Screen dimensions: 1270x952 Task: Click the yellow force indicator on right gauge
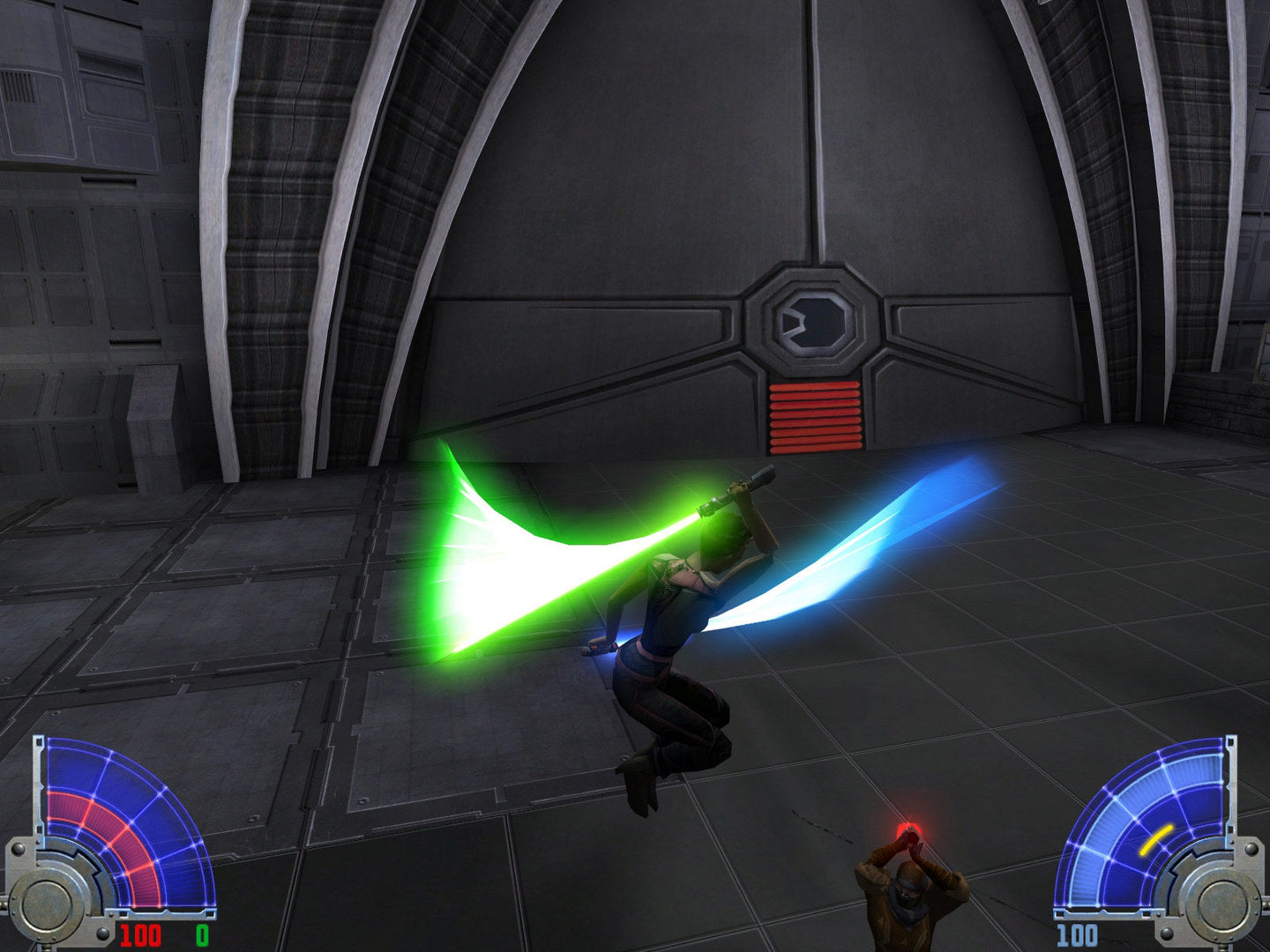pyautogui.click(x=1156, y=840)
